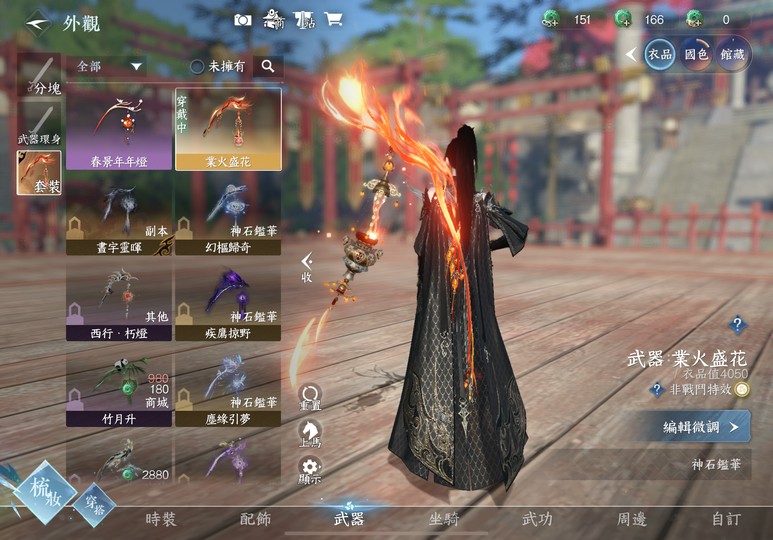
Task: Switch to the 時裝 bottom tab
Action: pos(161,519)
